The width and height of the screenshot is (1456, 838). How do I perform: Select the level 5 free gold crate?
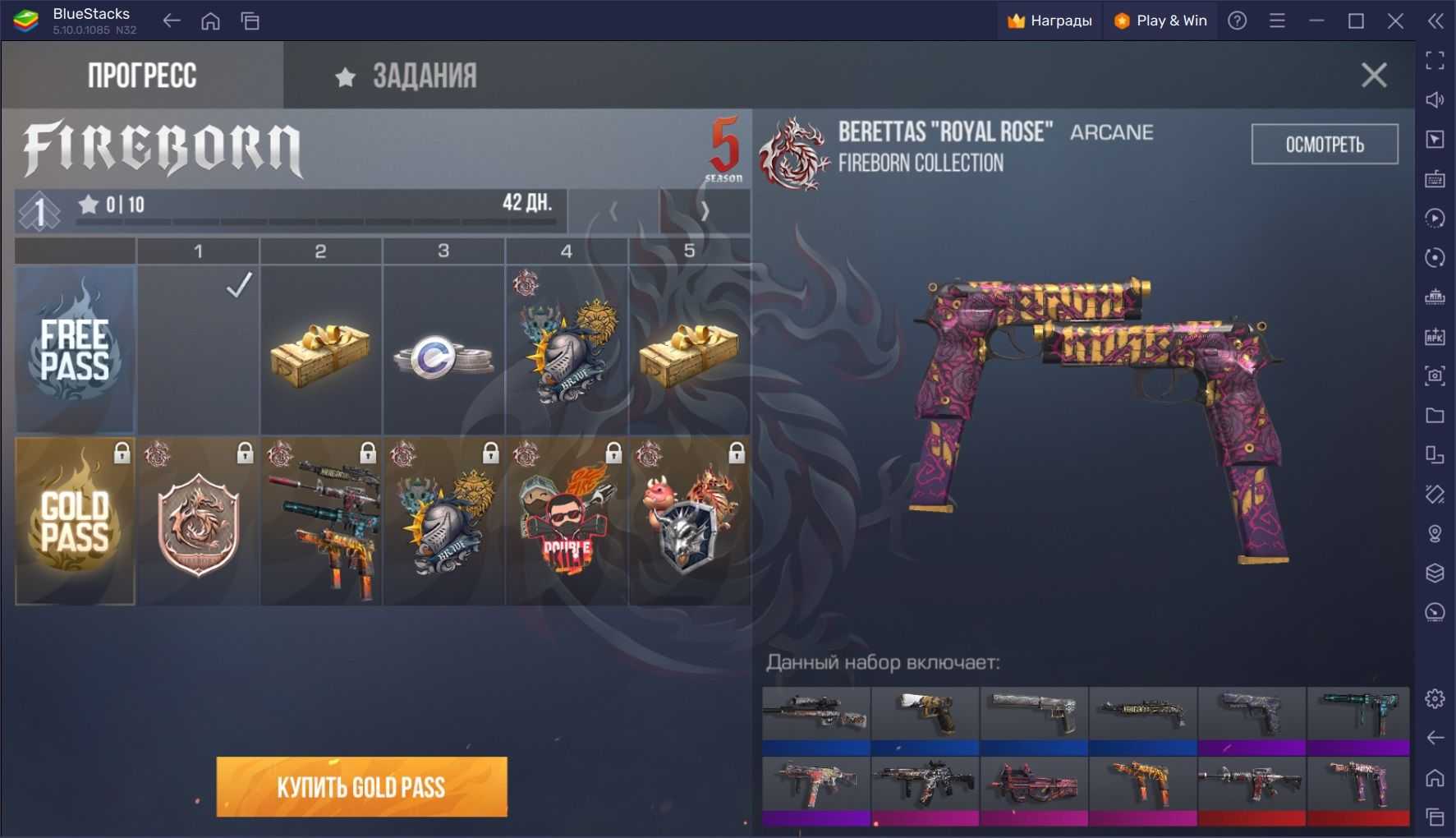point(689,352)
